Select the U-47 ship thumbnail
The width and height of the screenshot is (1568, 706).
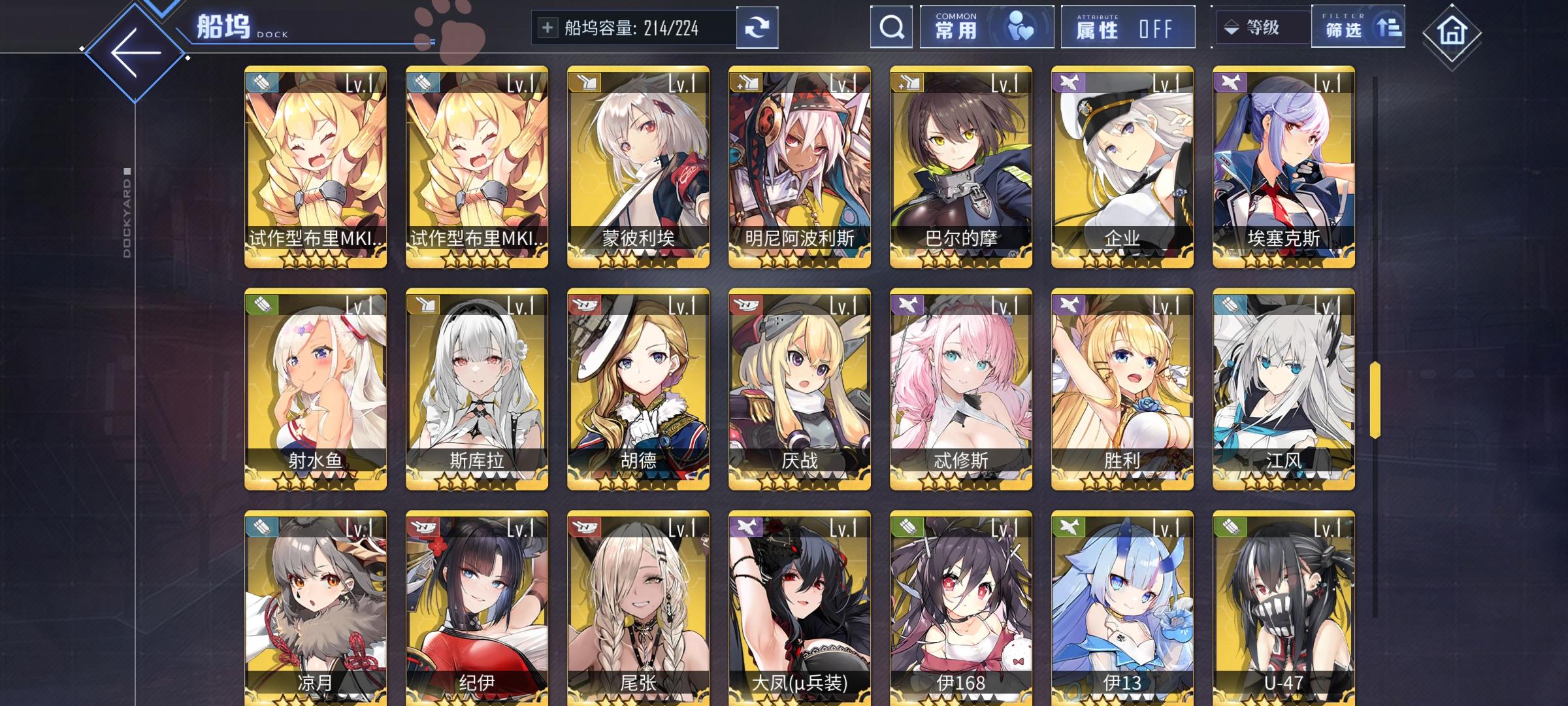pyautogui.click(x=1282, y=608)
